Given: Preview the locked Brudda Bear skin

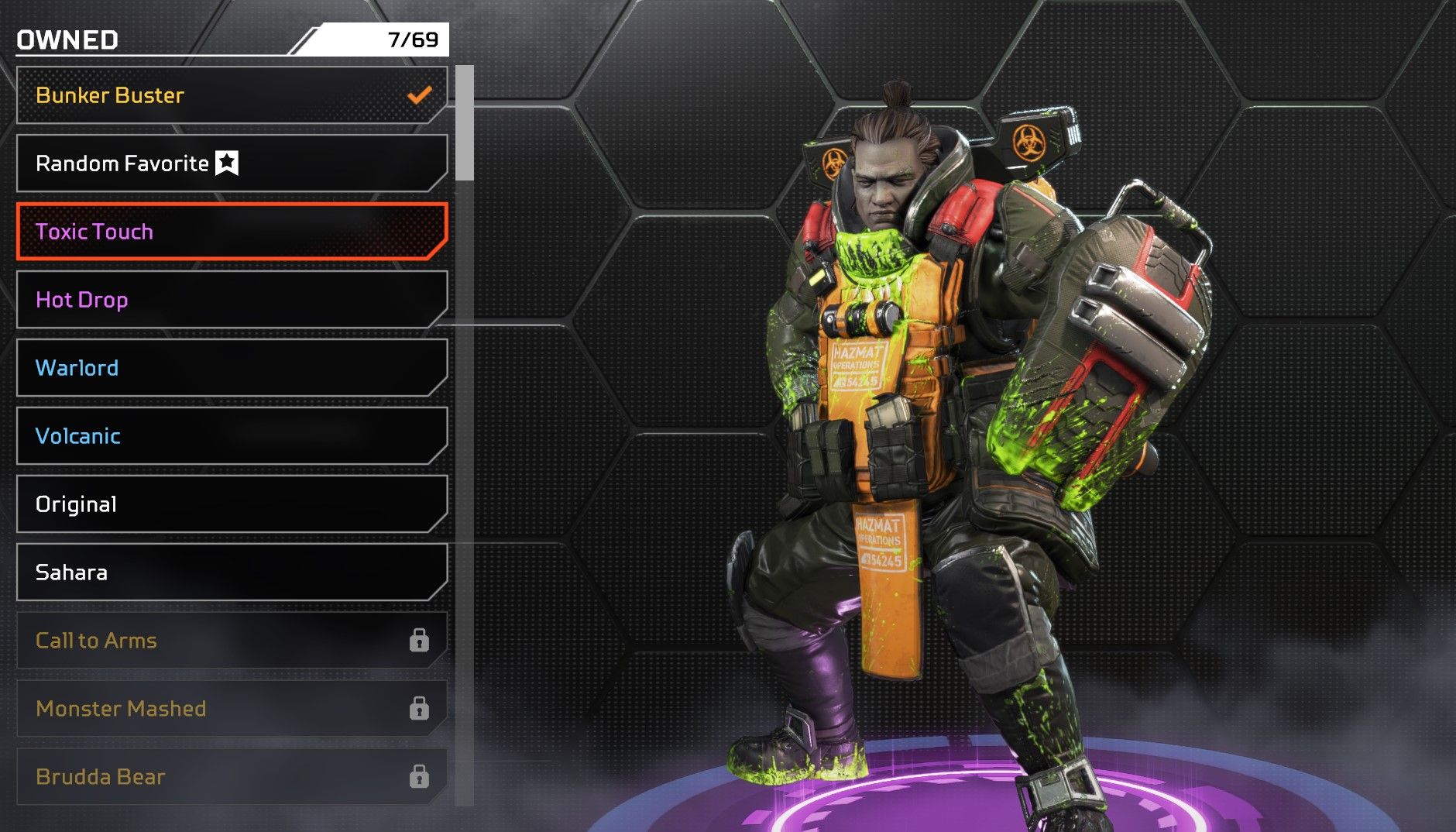Looking at the screenshot, I should coord(231,776).
